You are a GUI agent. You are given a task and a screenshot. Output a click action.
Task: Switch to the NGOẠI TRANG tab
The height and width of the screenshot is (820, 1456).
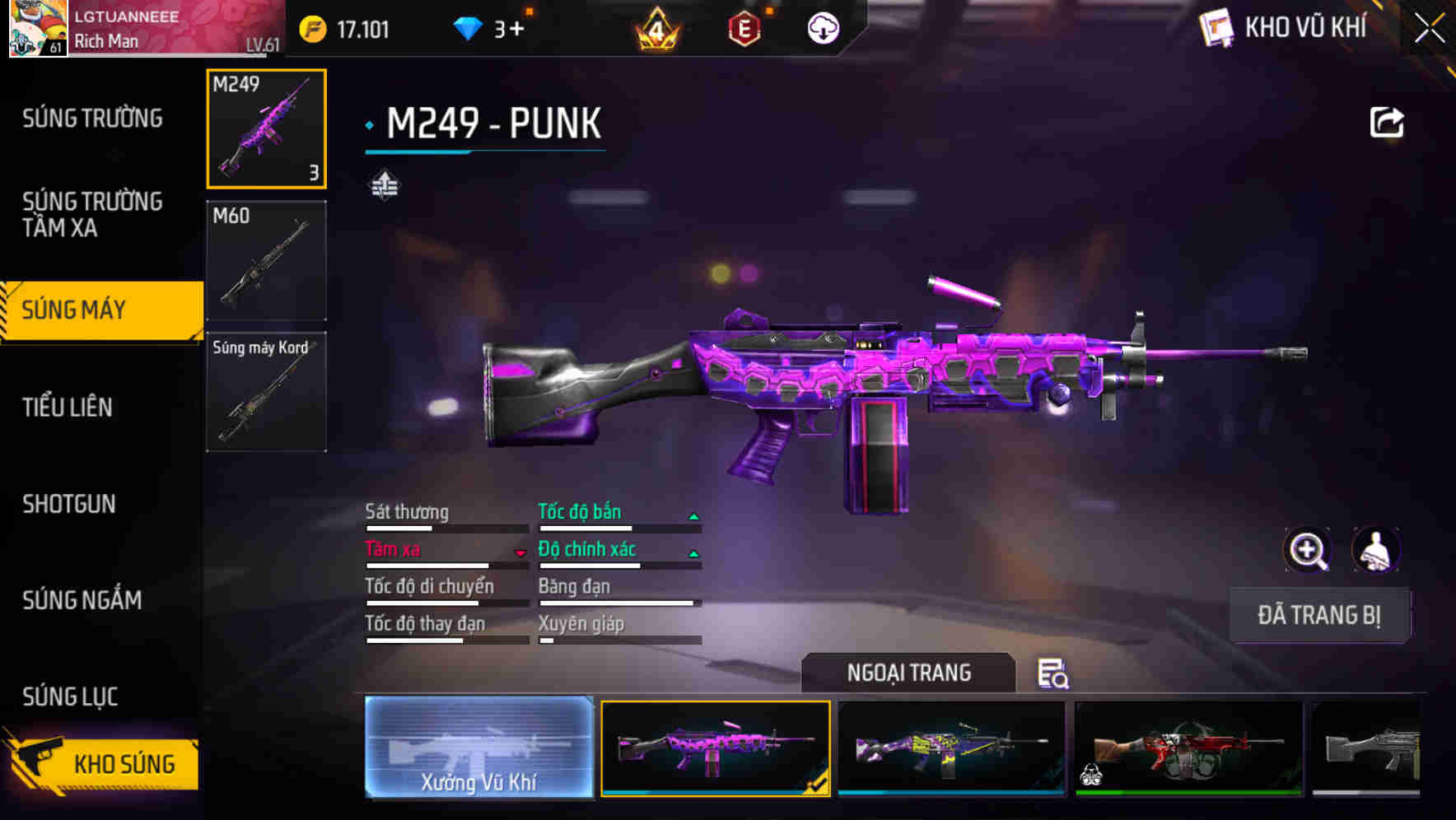pyautogui.click(x=909, y=673)
